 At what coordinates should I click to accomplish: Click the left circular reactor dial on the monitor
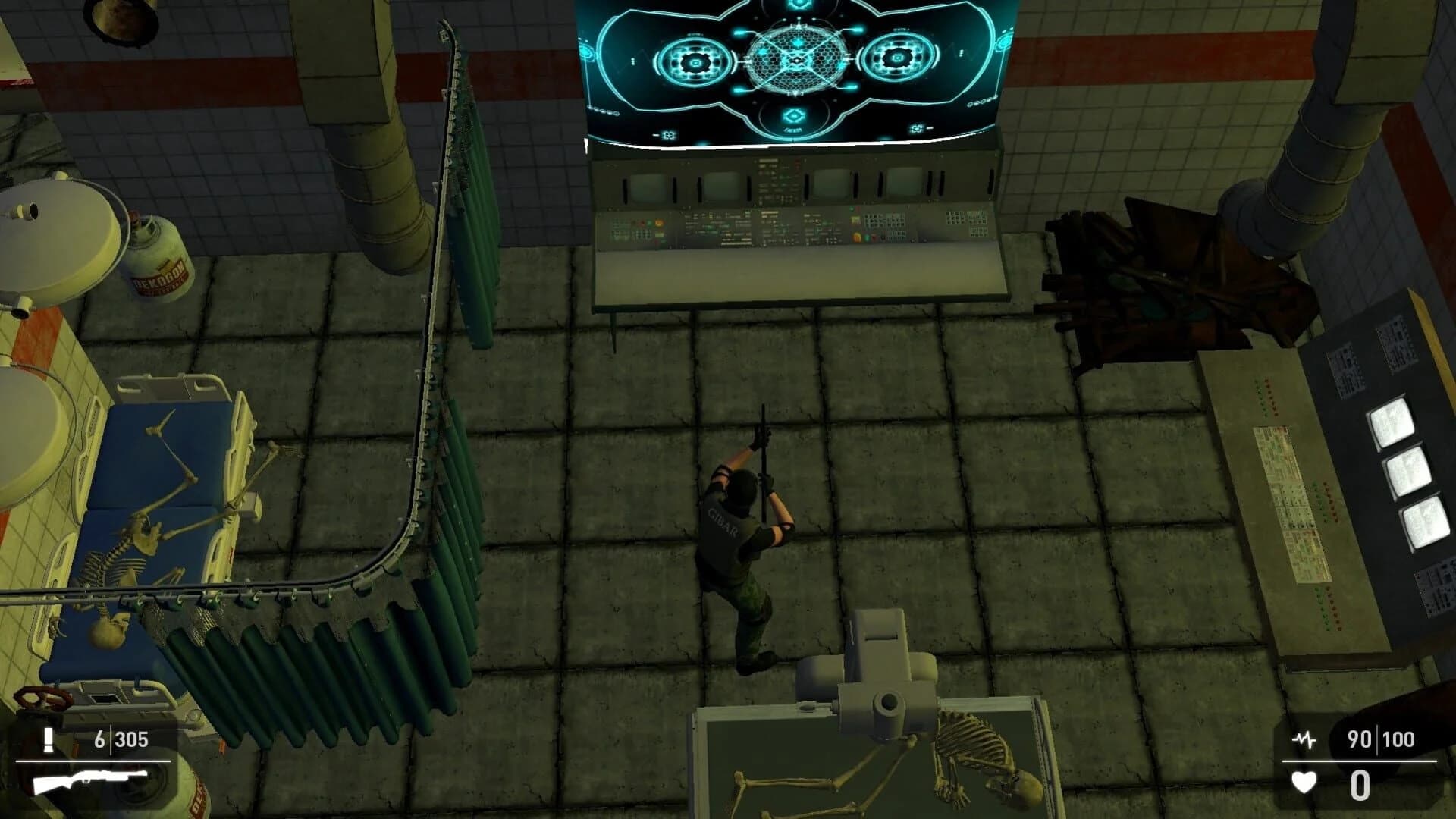pos(695,63)
